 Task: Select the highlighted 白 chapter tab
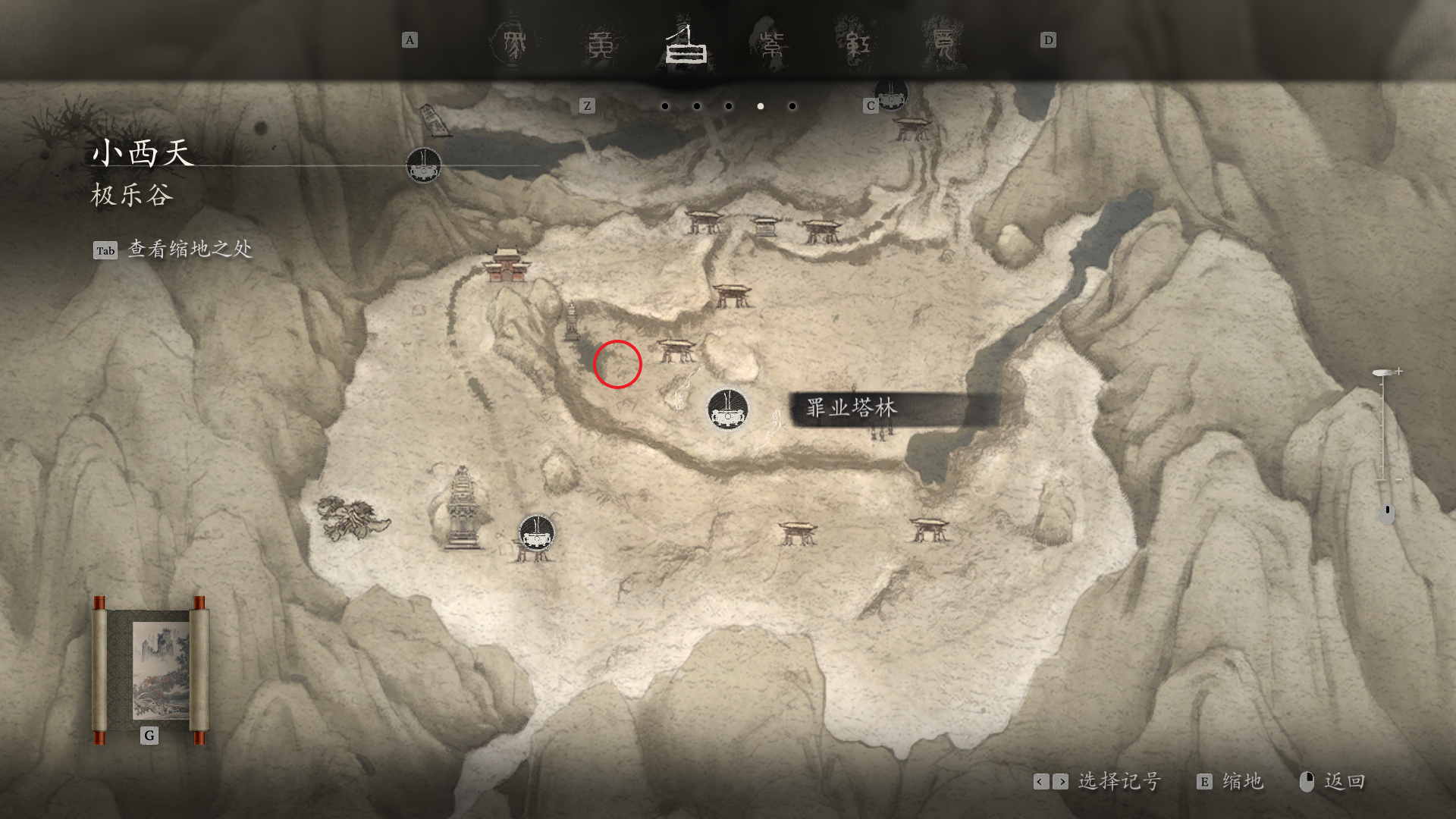click(686, 45)
